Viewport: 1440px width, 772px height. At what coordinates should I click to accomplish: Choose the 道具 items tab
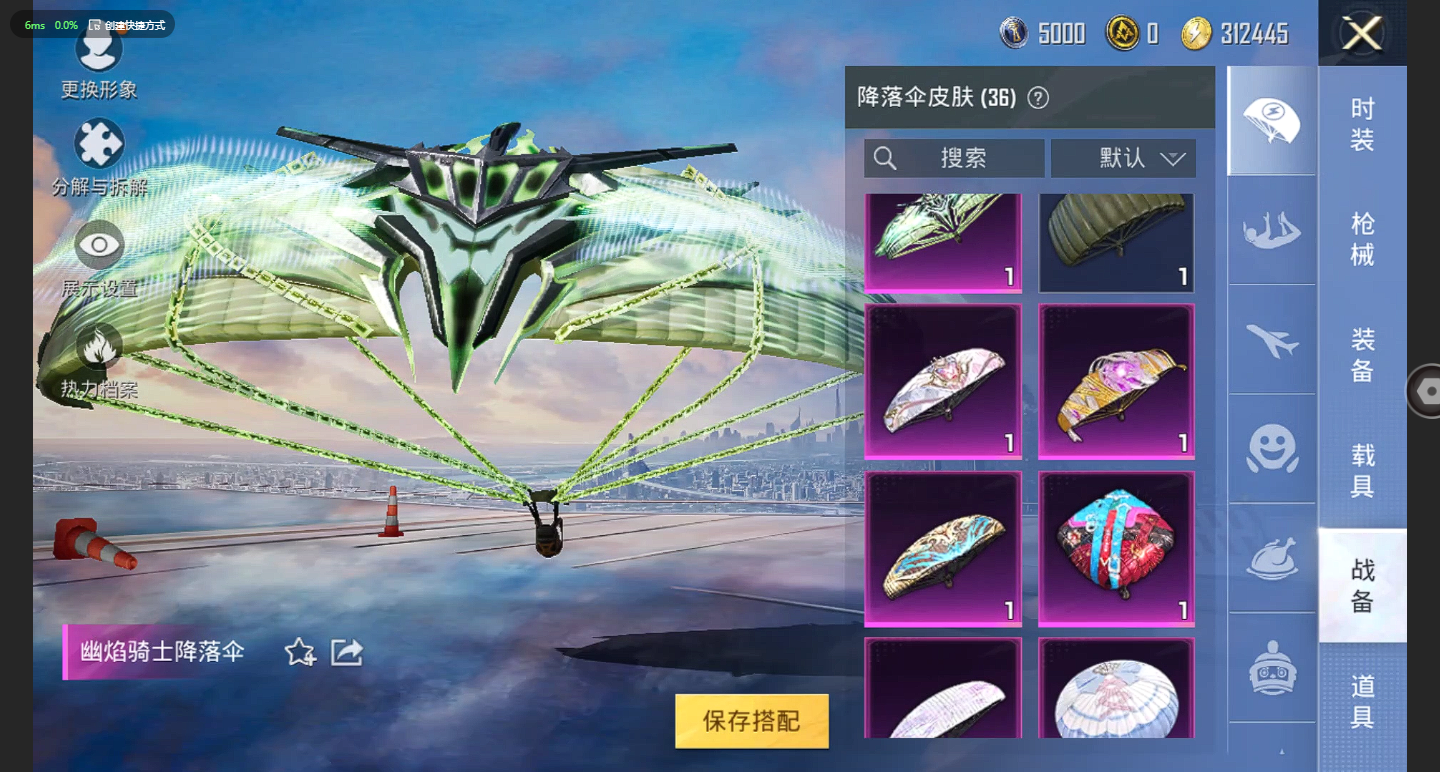1362,701
